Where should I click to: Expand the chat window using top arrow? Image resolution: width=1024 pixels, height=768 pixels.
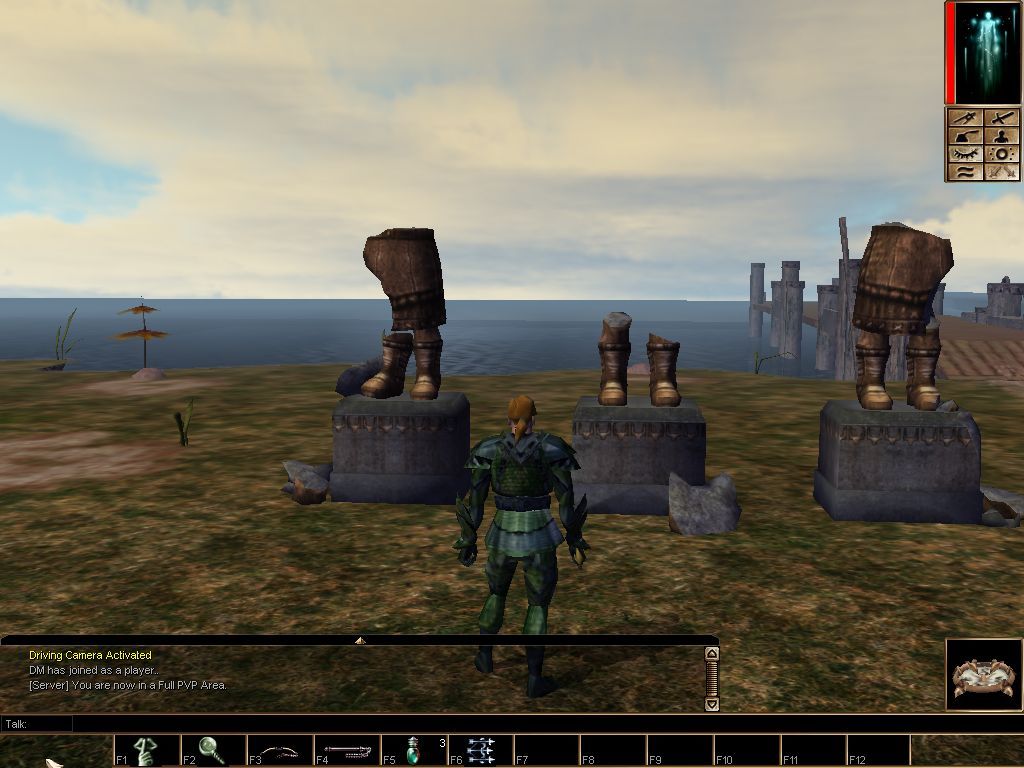click(360, 640)
